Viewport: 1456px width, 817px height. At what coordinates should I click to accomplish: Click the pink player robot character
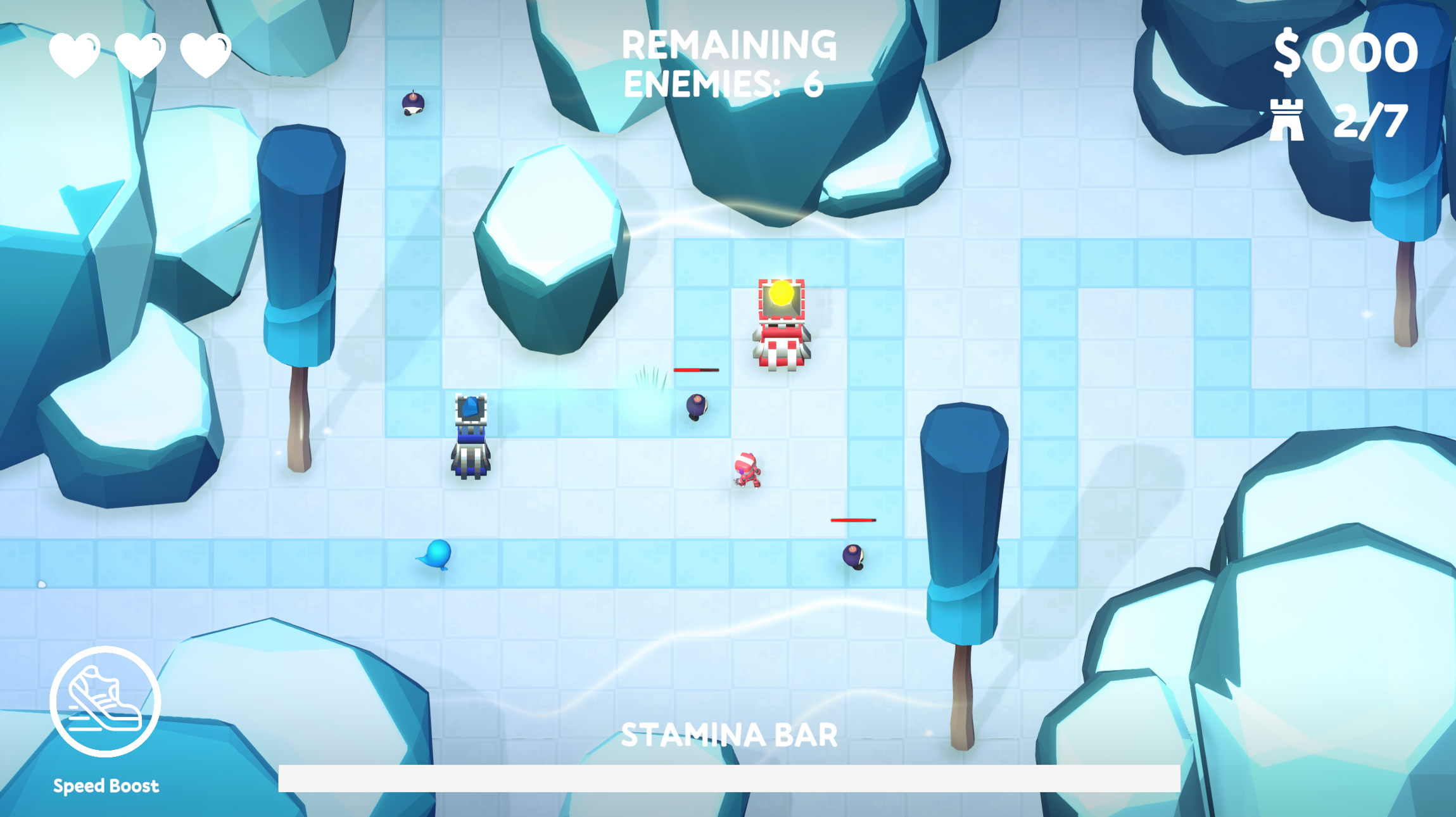745,470
